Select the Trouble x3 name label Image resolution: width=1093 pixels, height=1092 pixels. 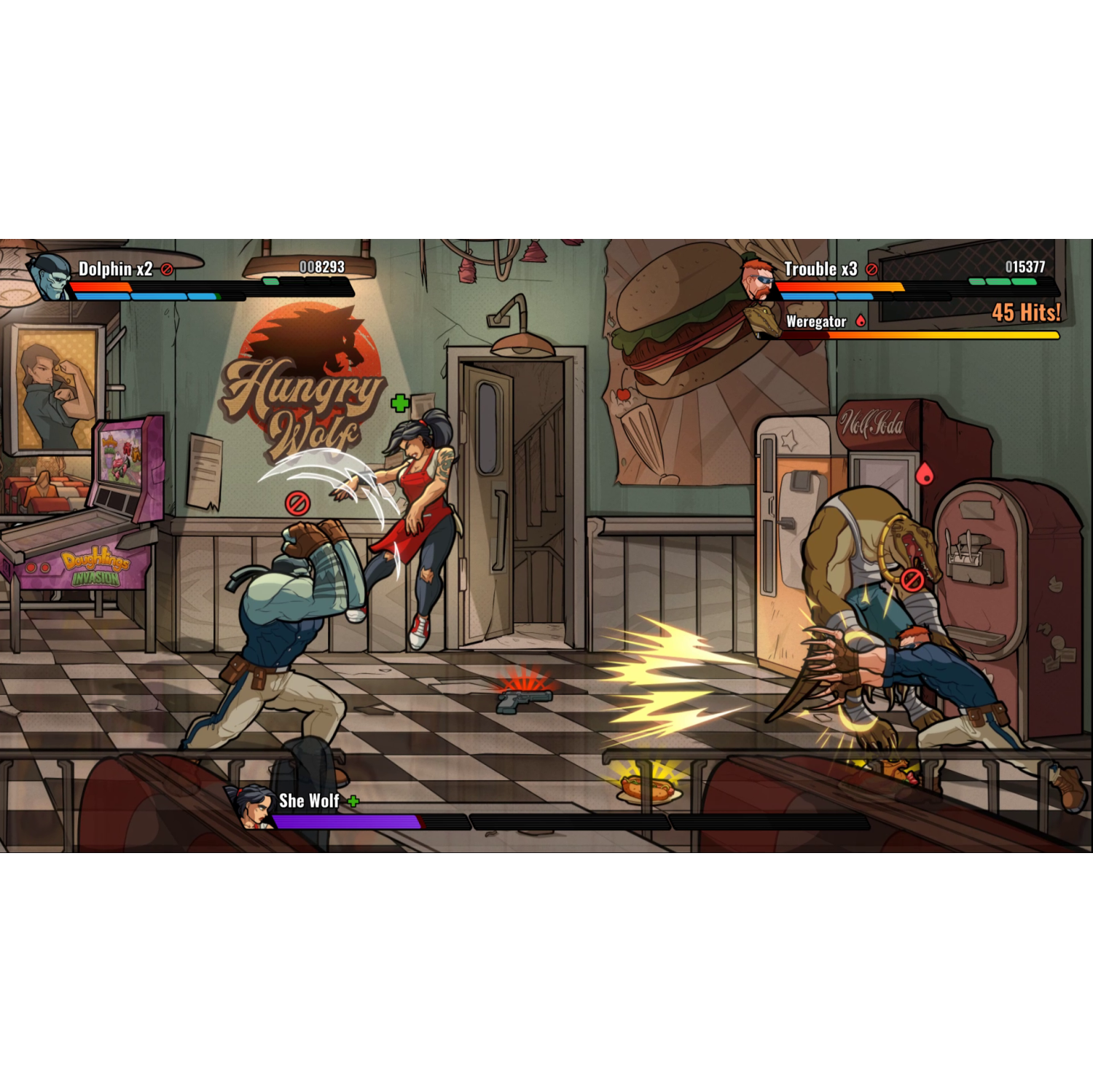click(x=820, y=268)
